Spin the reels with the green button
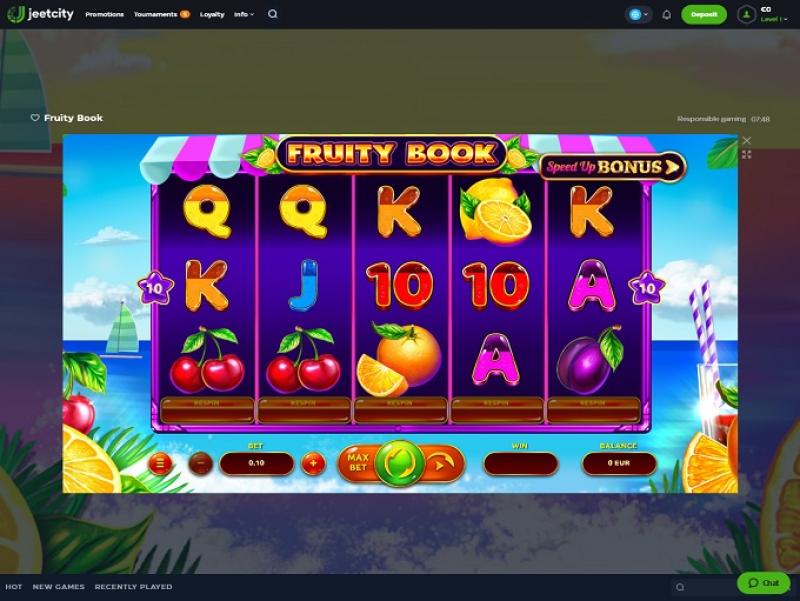800x601 pixels. pyautogui.click(x=399, y=464)
